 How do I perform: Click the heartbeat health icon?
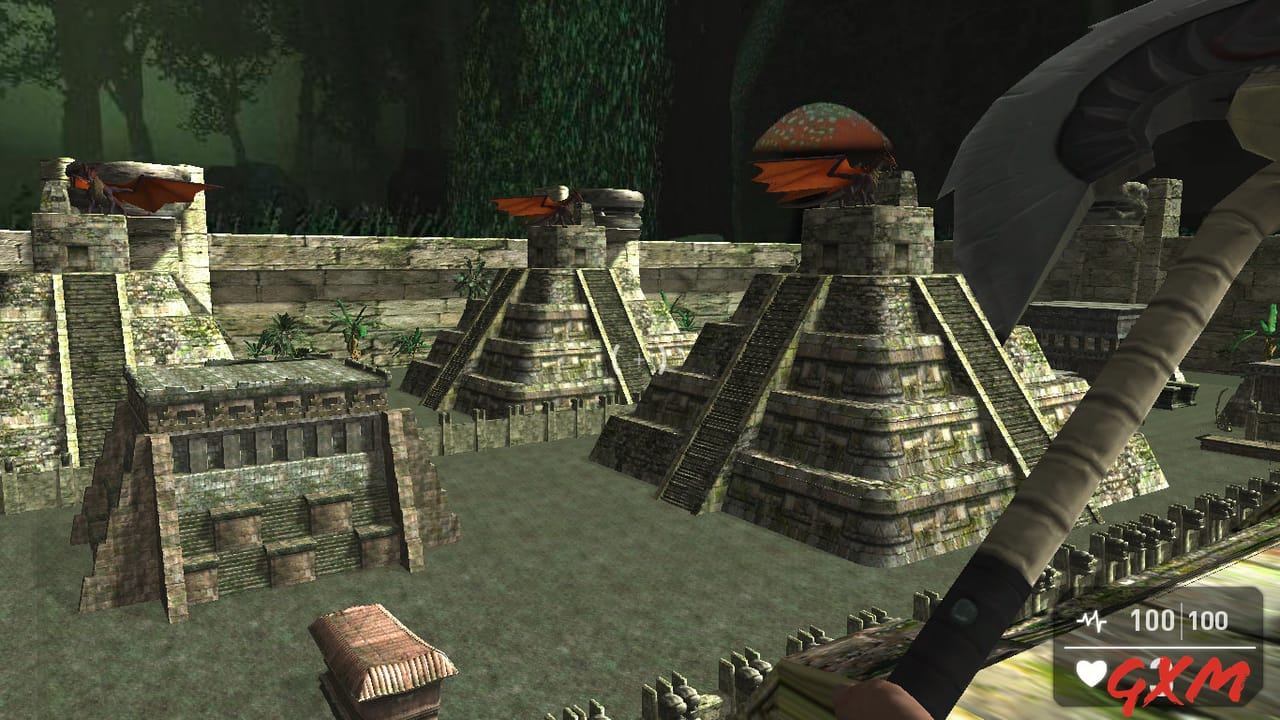[x=1091, y=619]
